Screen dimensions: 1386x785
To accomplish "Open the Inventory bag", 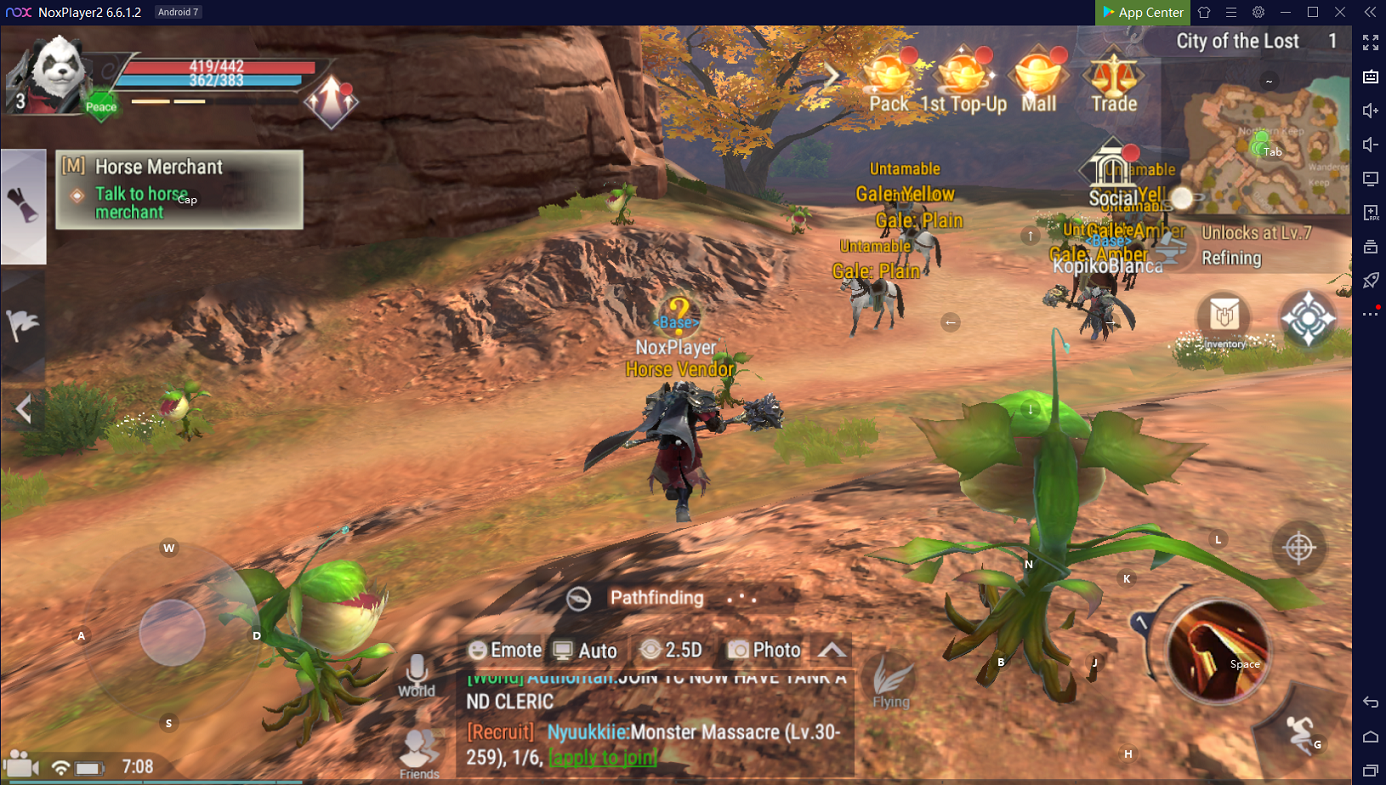I will [x=1224, y=320].
